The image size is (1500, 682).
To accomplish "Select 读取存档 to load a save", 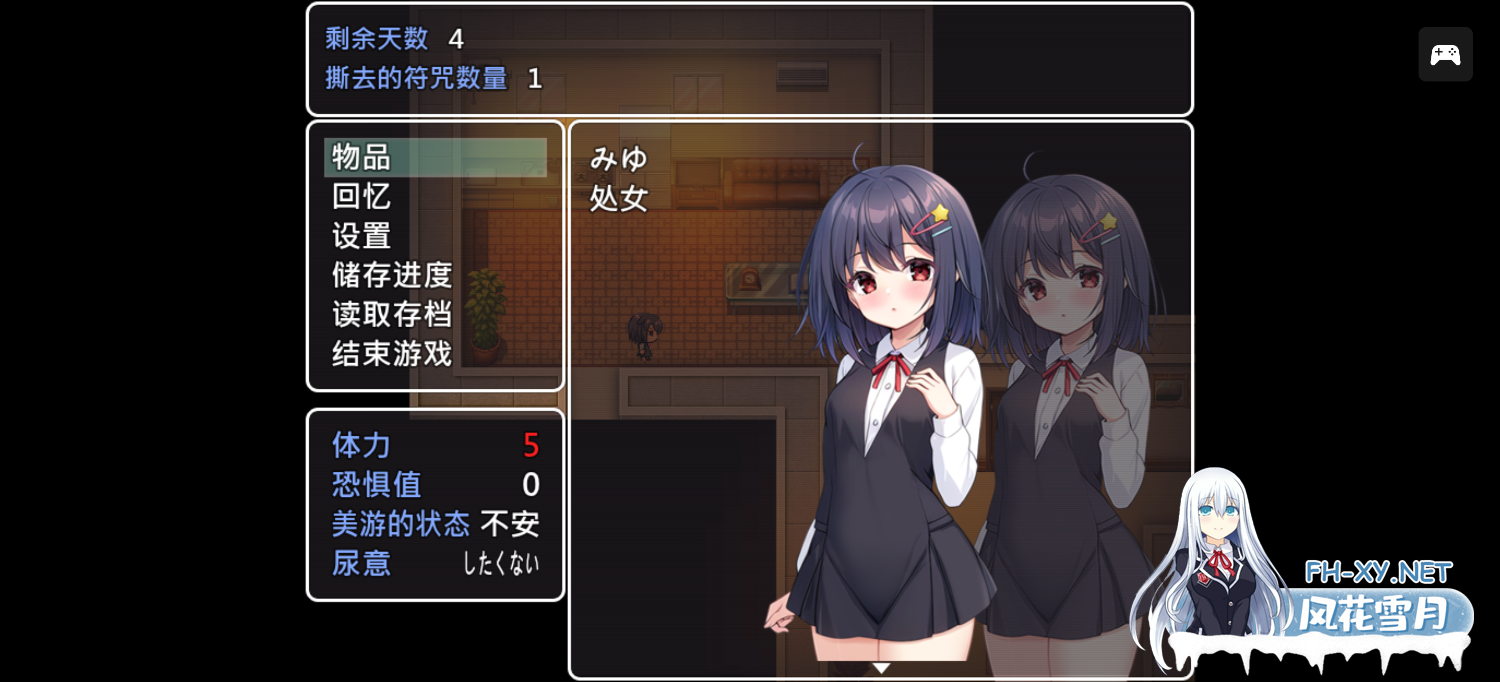I will [392, 314].
